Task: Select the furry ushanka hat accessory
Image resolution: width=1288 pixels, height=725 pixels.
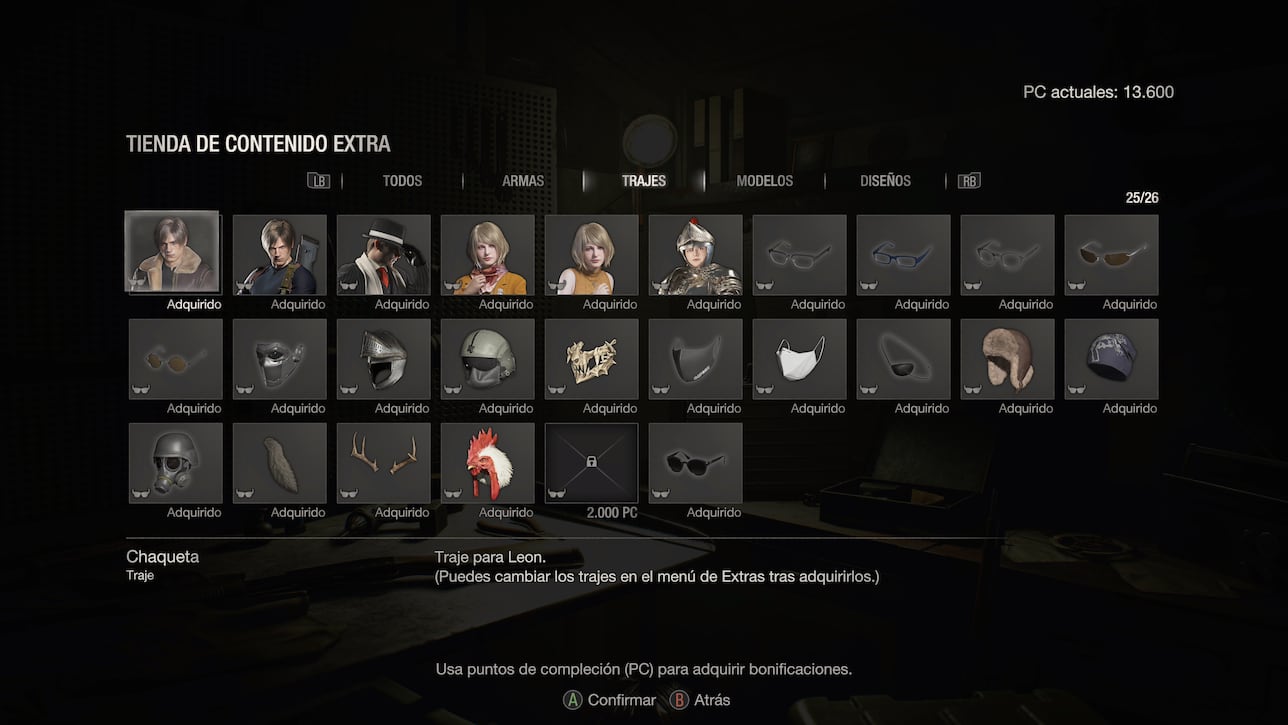Action: pyautogui.click(x=1007, y=359)
